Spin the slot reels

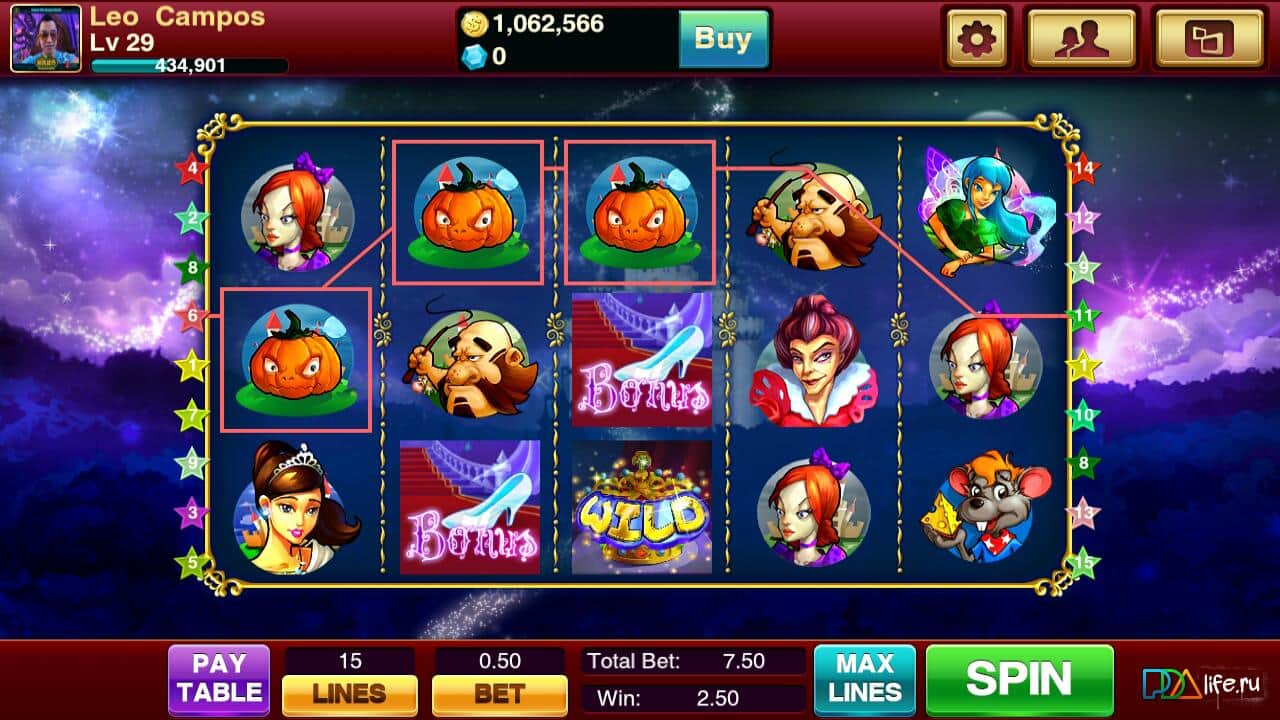[x=1018, y=680]
